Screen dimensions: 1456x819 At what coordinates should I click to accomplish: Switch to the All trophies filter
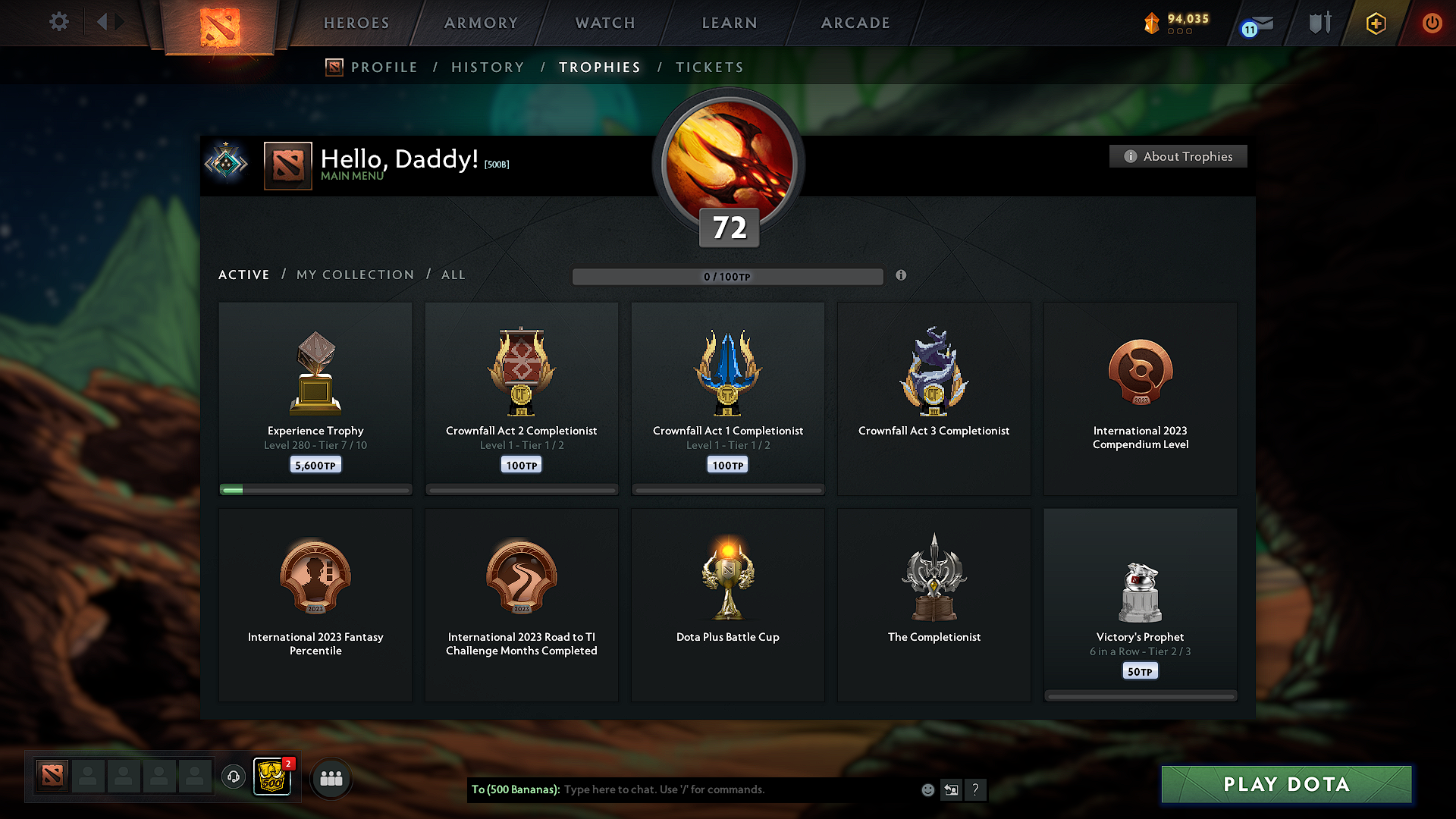453,275
